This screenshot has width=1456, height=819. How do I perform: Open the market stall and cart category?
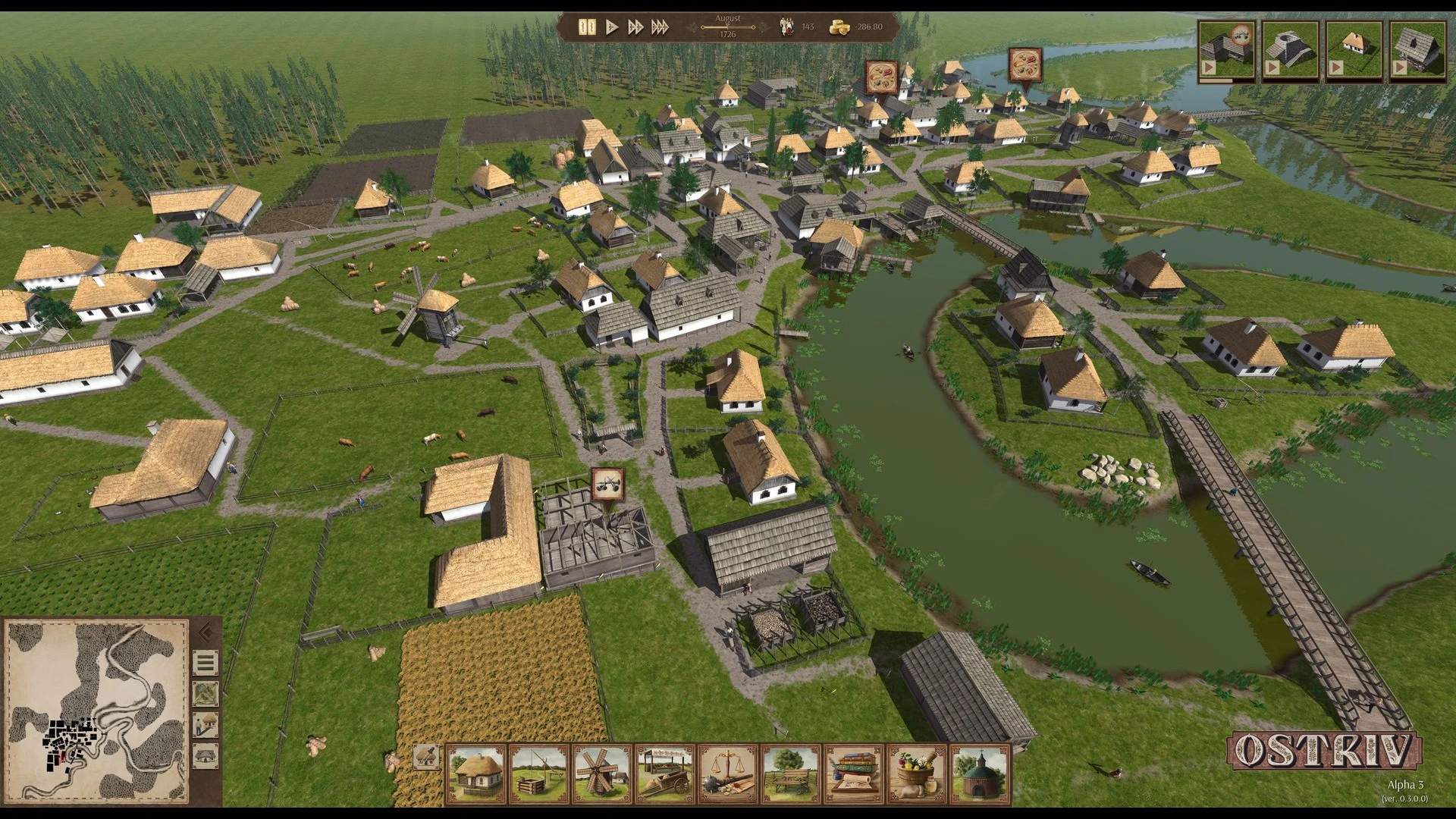click(x=665, y=773)
